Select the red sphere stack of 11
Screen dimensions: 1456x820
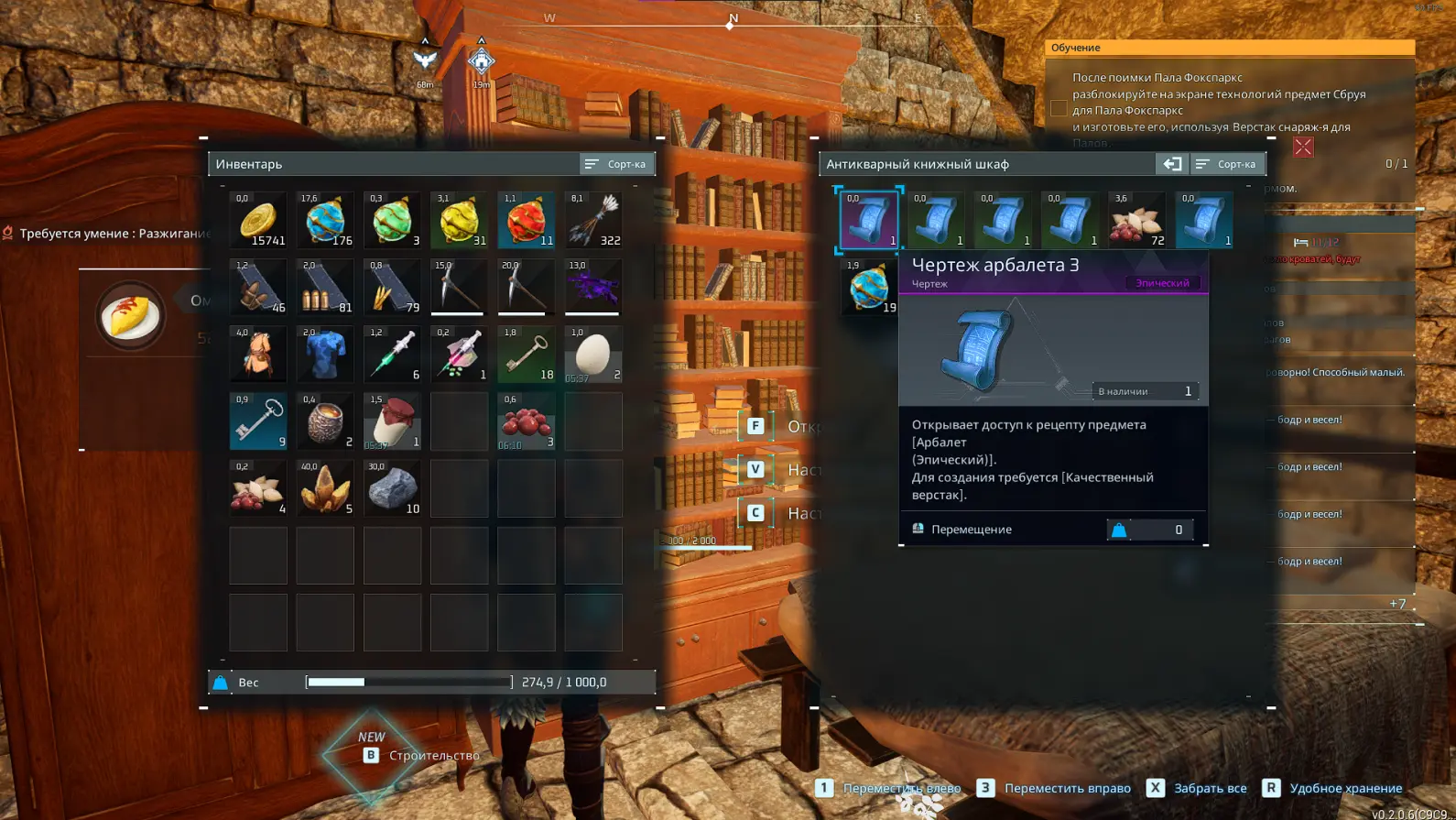click(526, 221)
